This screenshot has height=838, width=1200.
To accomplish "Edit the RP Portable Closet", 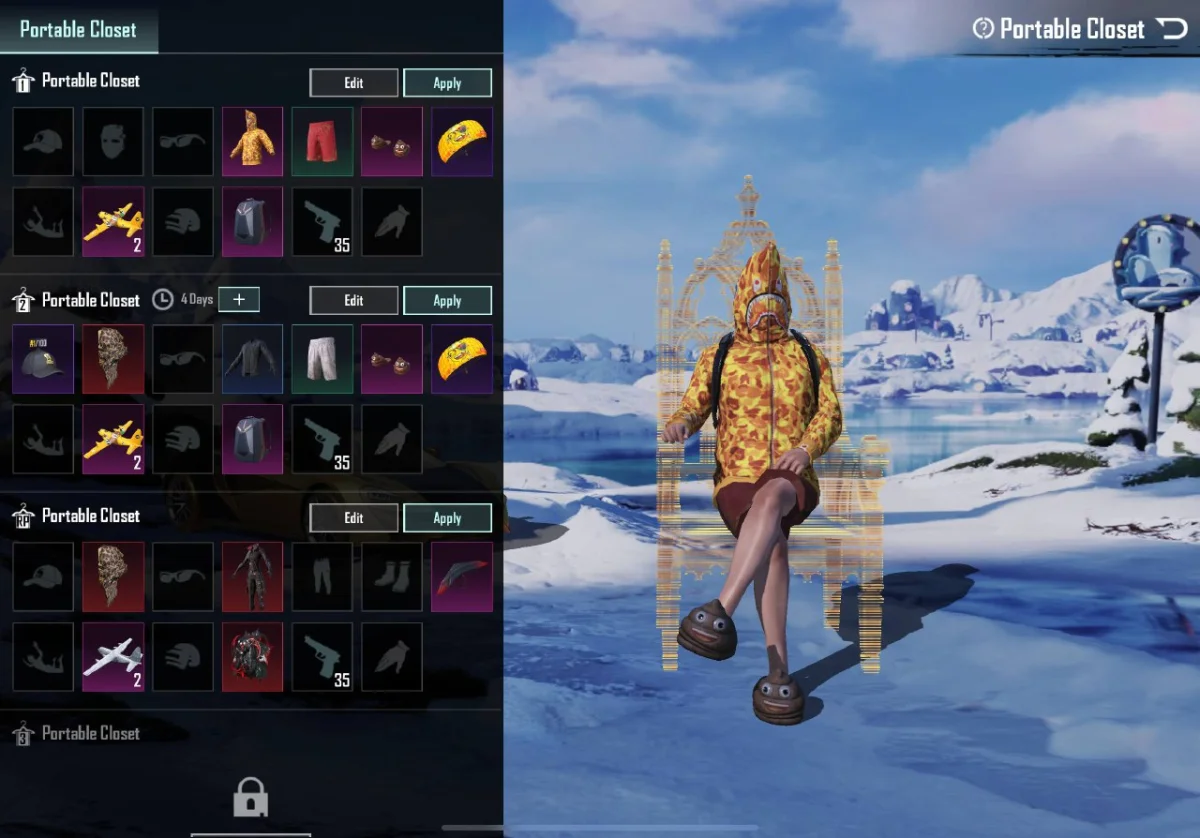I will (x=354, y=518).
